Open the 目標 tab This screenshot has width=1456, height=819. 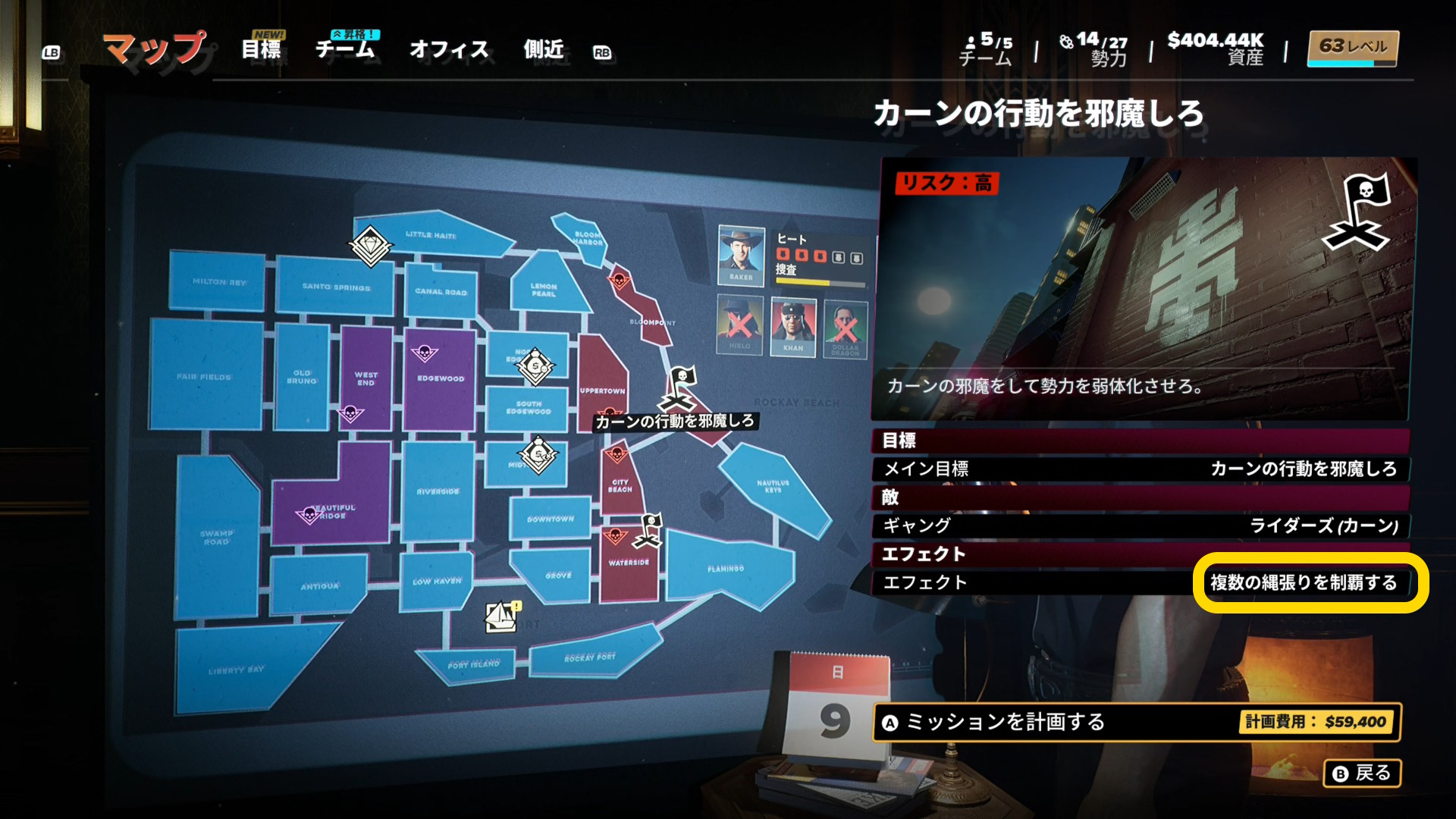(261, 49)
